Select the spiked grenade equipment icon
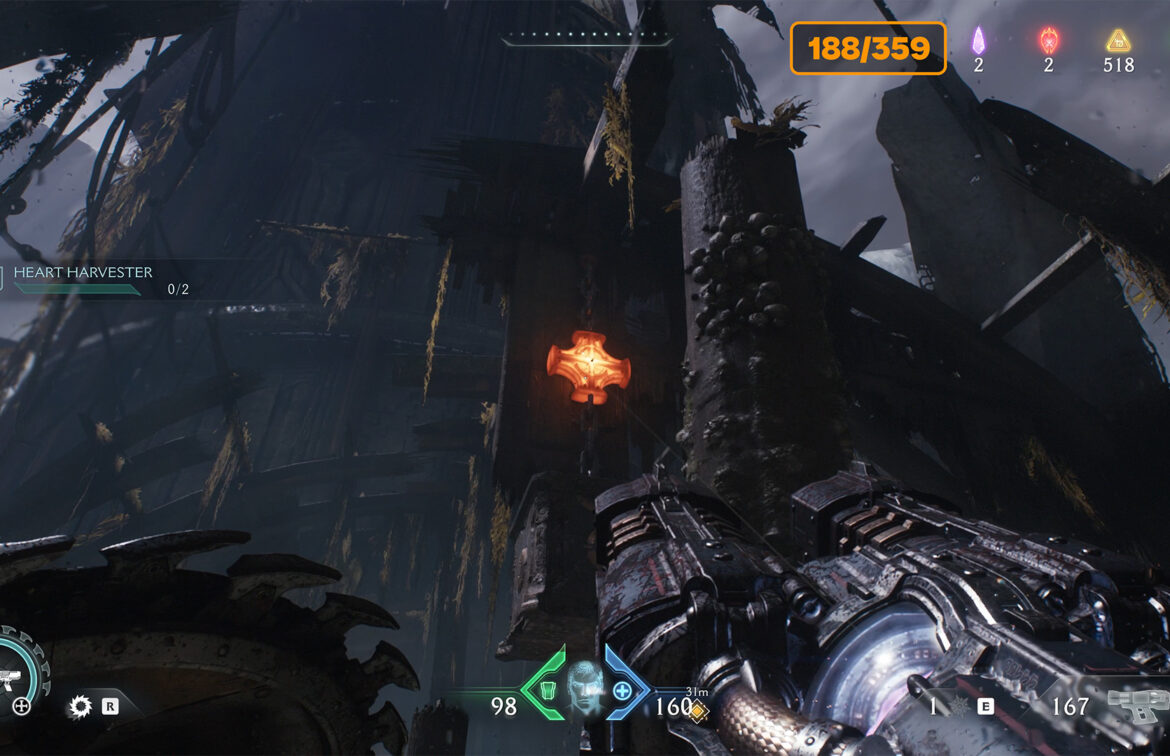The height and width of the screenshot is (756, 1170). (957, 707)
